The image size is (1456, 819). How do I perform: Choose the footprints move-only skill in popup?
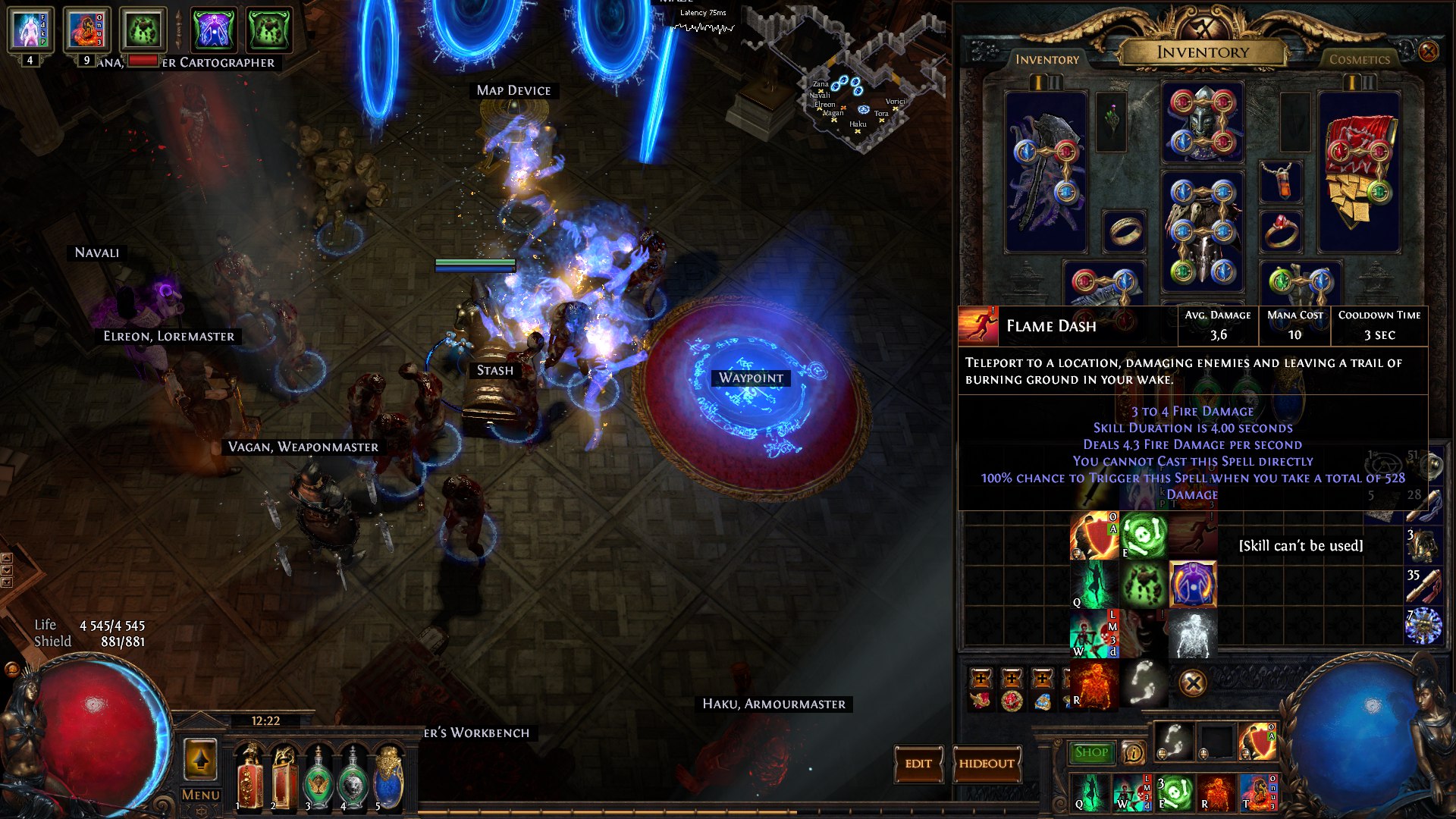(x=1144, y=683)
